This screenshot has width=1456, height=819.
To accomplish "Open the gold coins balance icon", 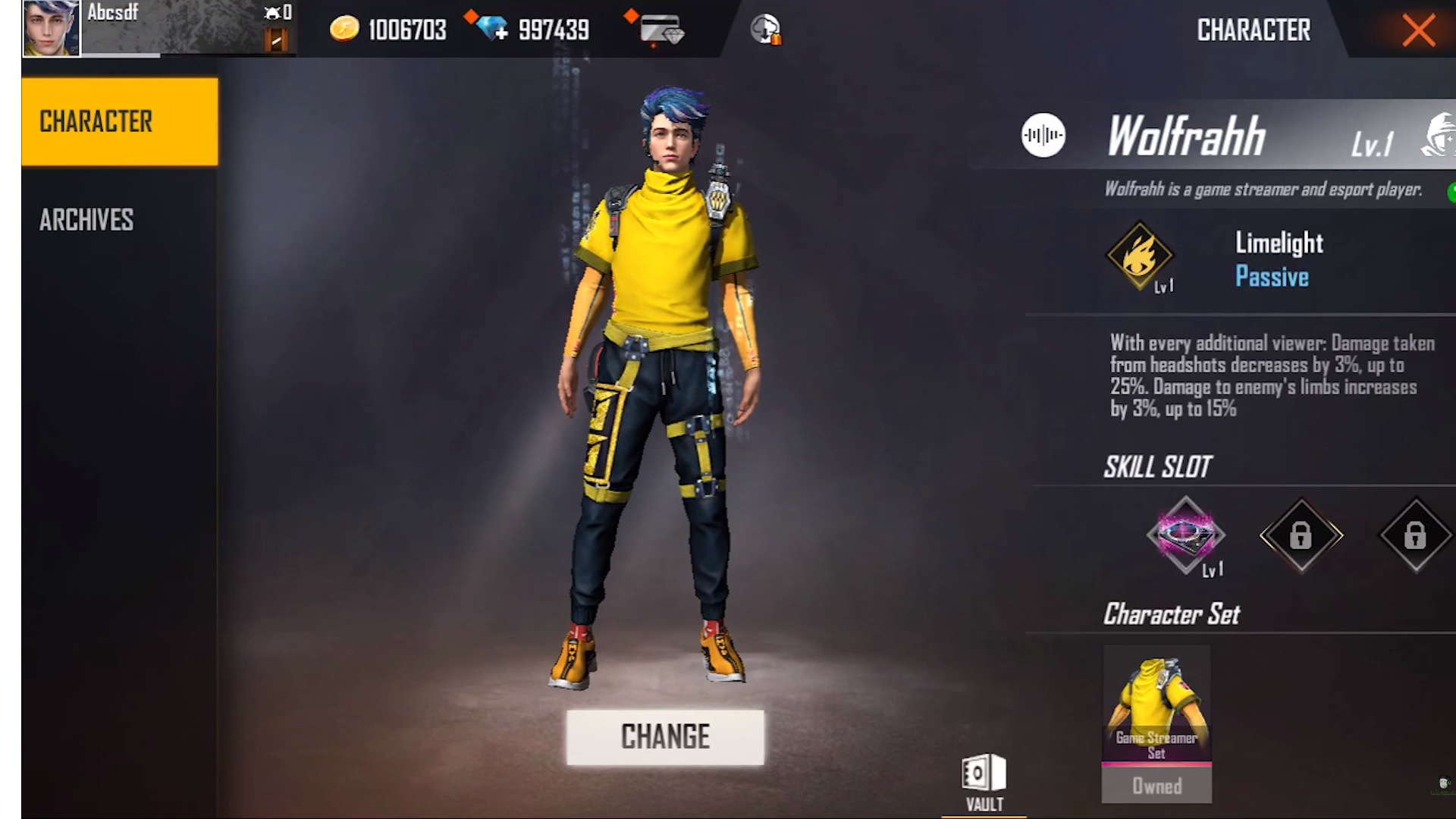I will coord(346,28).
